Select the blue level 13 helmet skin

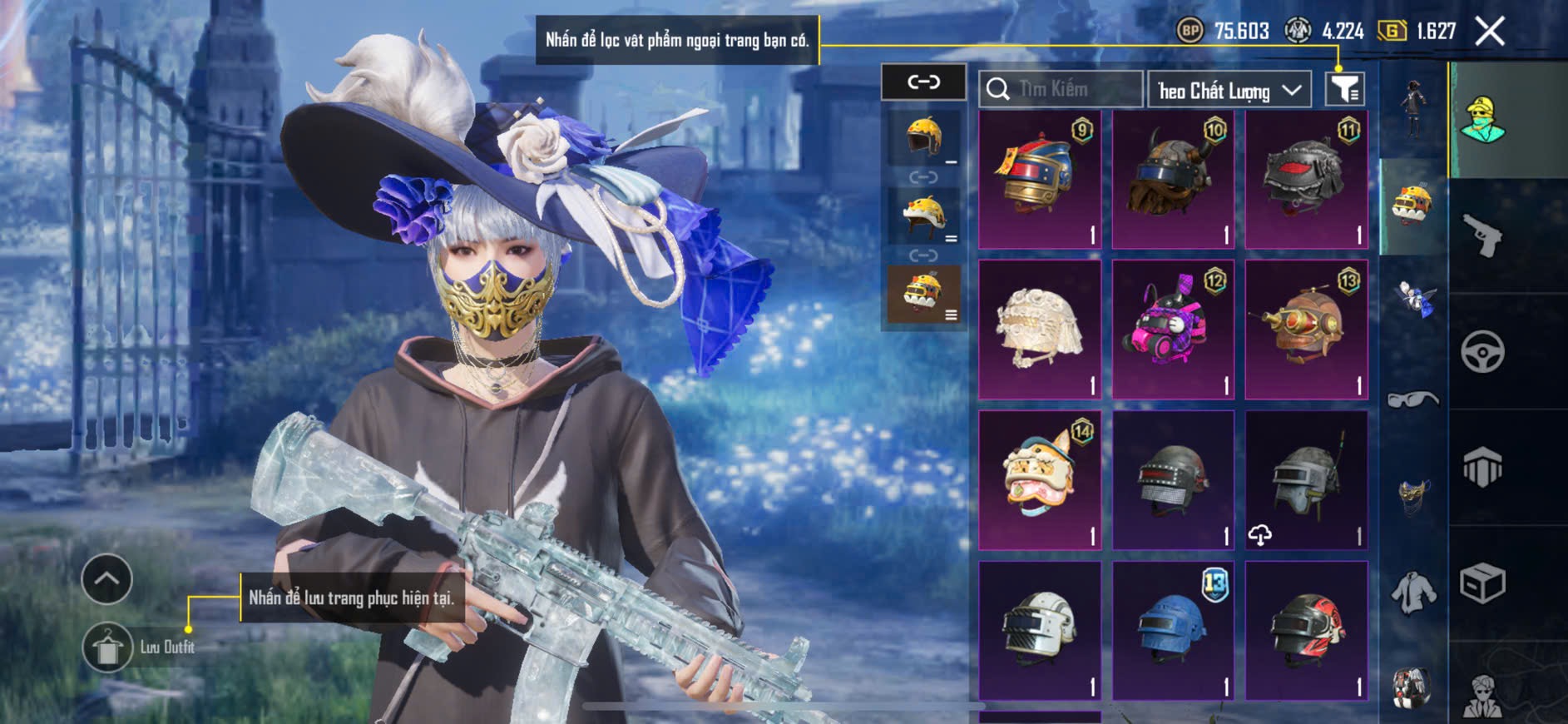[1173, 630]
